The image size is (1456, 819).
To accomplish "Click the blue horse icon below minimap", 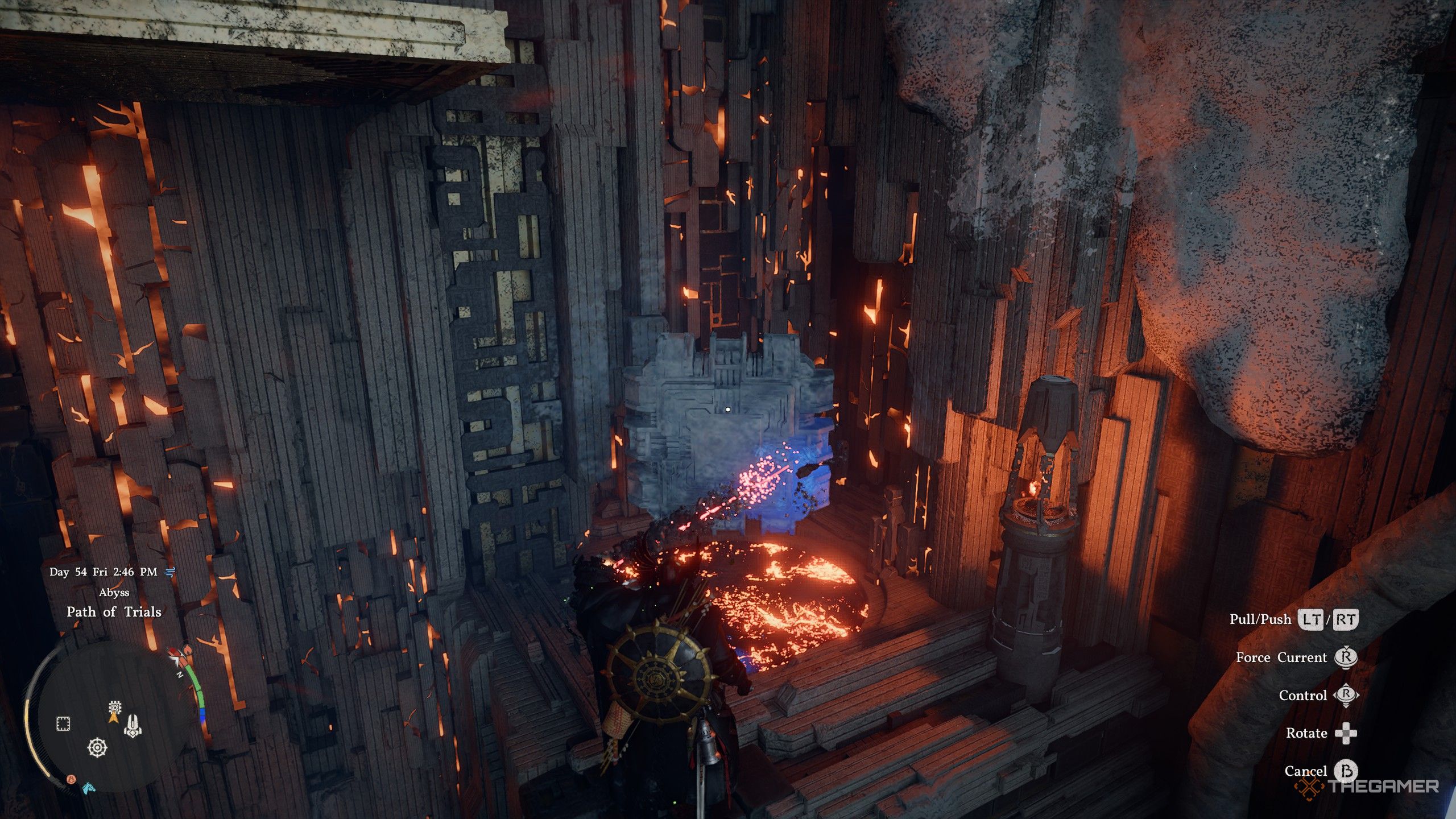I will [x=89, y=788].
